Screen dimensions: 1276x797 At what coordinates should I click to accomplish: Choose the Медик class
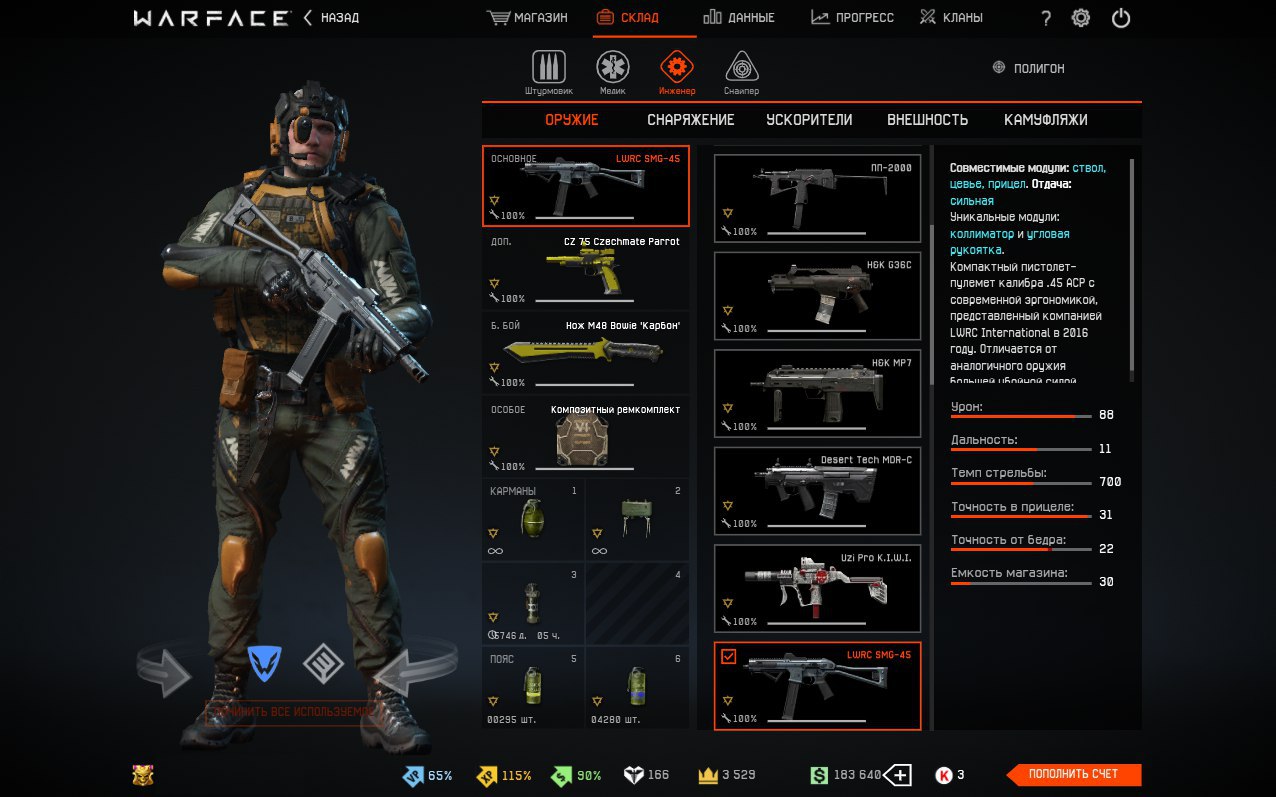tap(613, 72)
